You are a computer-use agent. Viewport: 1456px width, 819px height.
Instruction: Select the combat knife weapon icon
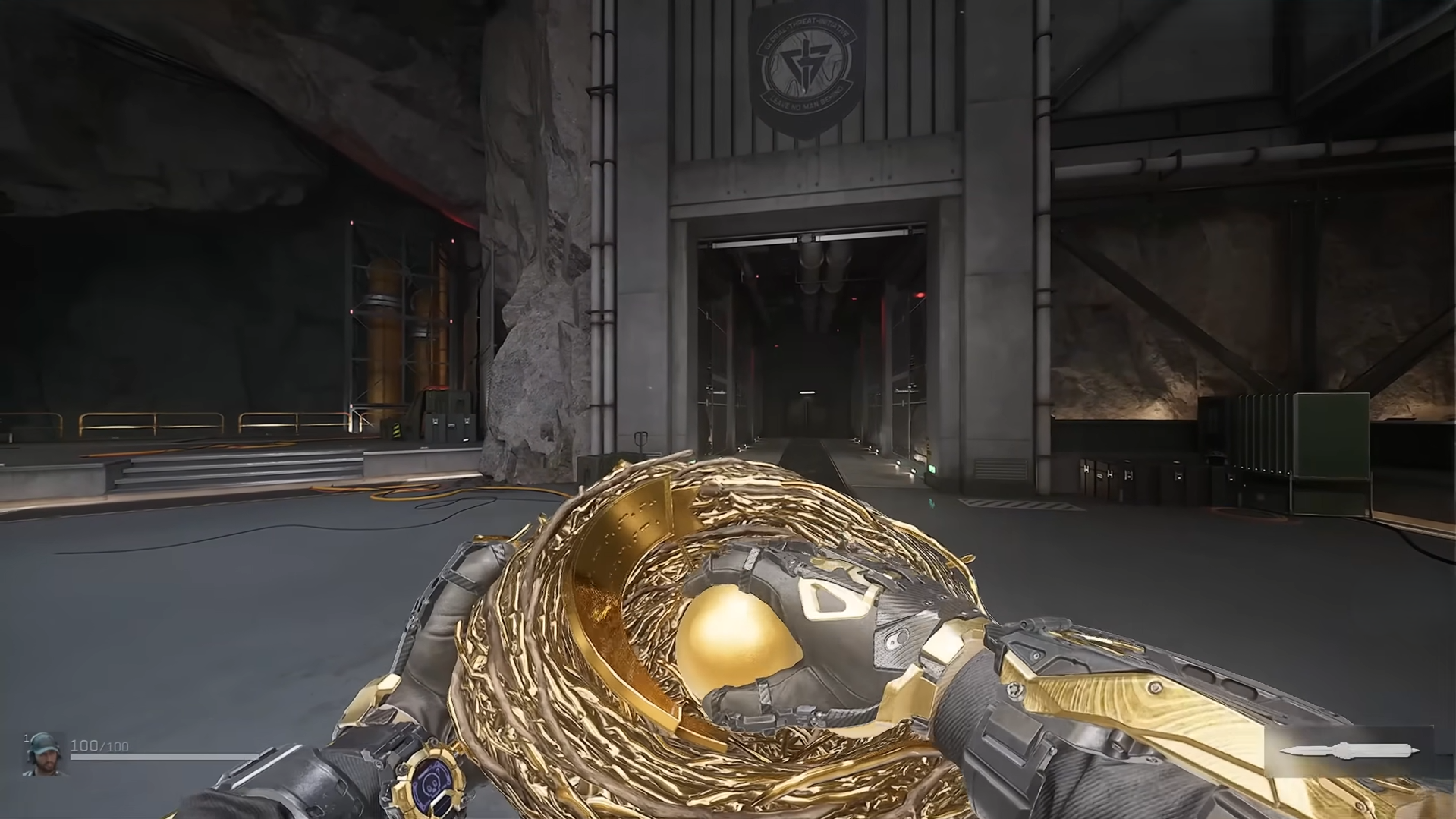click(1348, 751)
